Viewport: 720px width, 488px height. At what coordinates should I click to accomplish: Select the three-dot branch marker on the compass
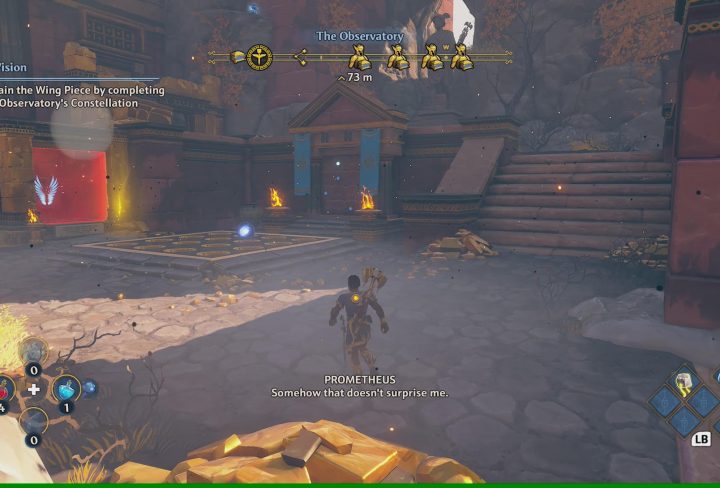(x=300, y=57)
